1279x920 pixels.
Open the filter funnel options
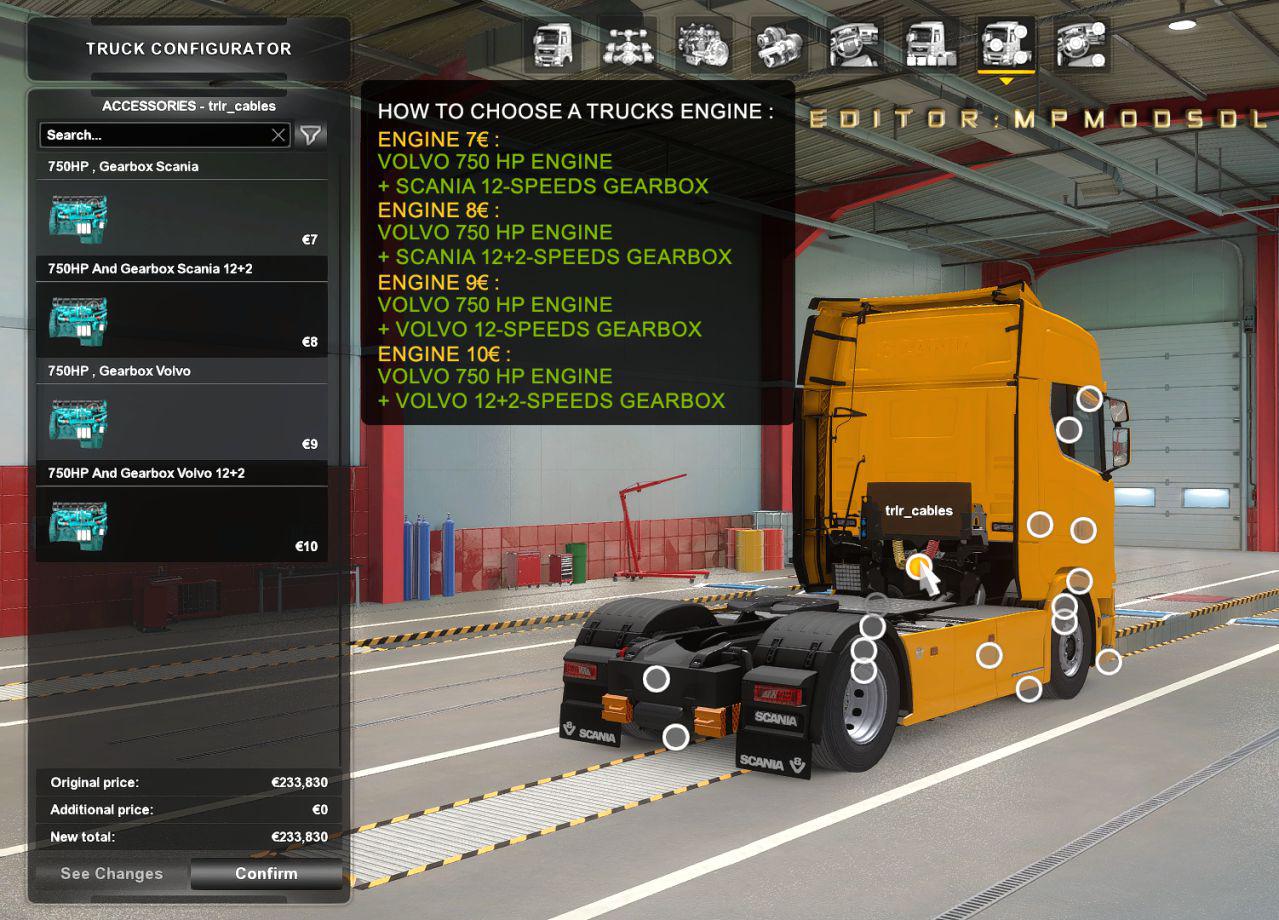[x=312, y=135]
